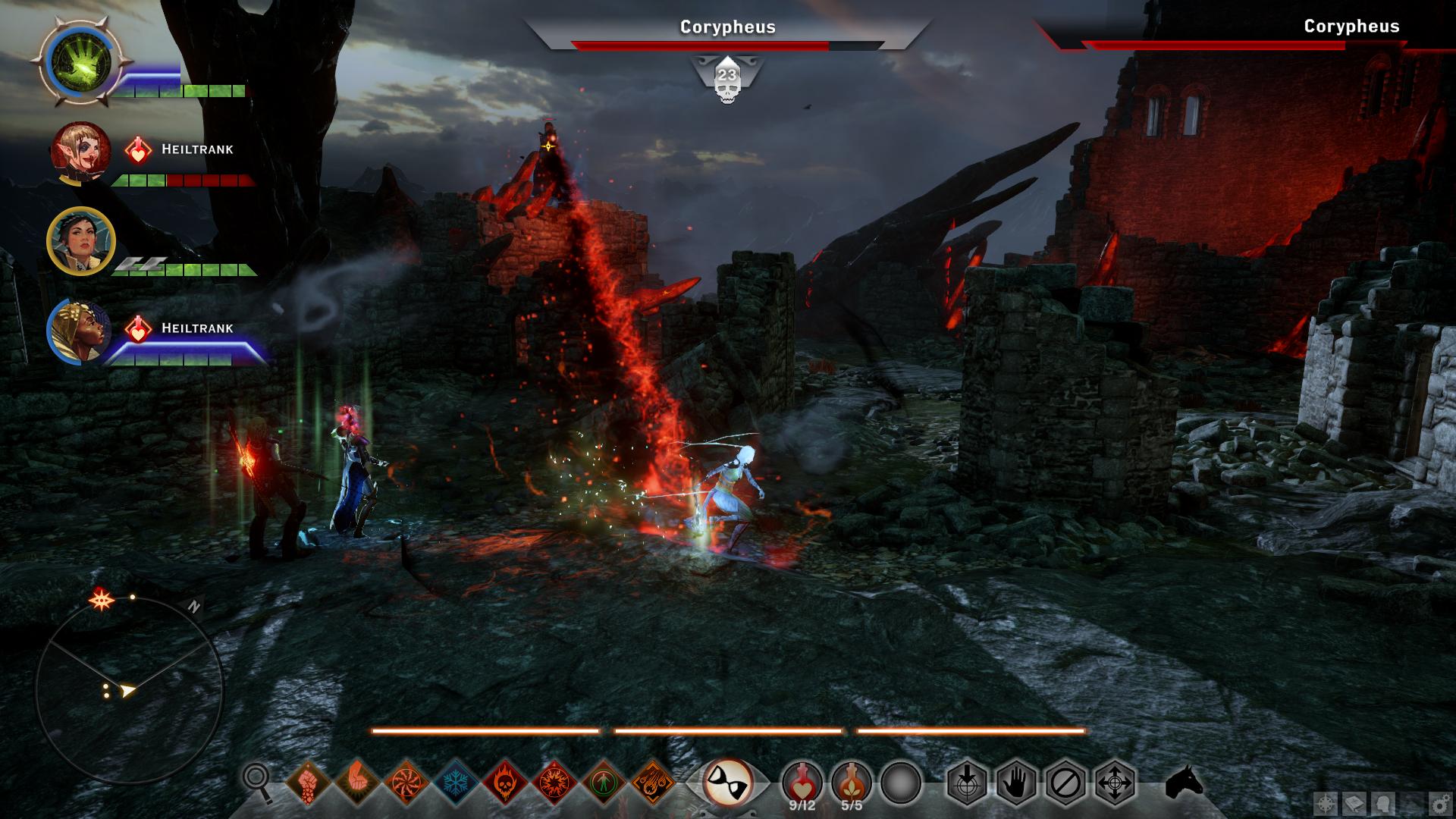
Task: Activate the hourglass focus ability
Action: 727,782
